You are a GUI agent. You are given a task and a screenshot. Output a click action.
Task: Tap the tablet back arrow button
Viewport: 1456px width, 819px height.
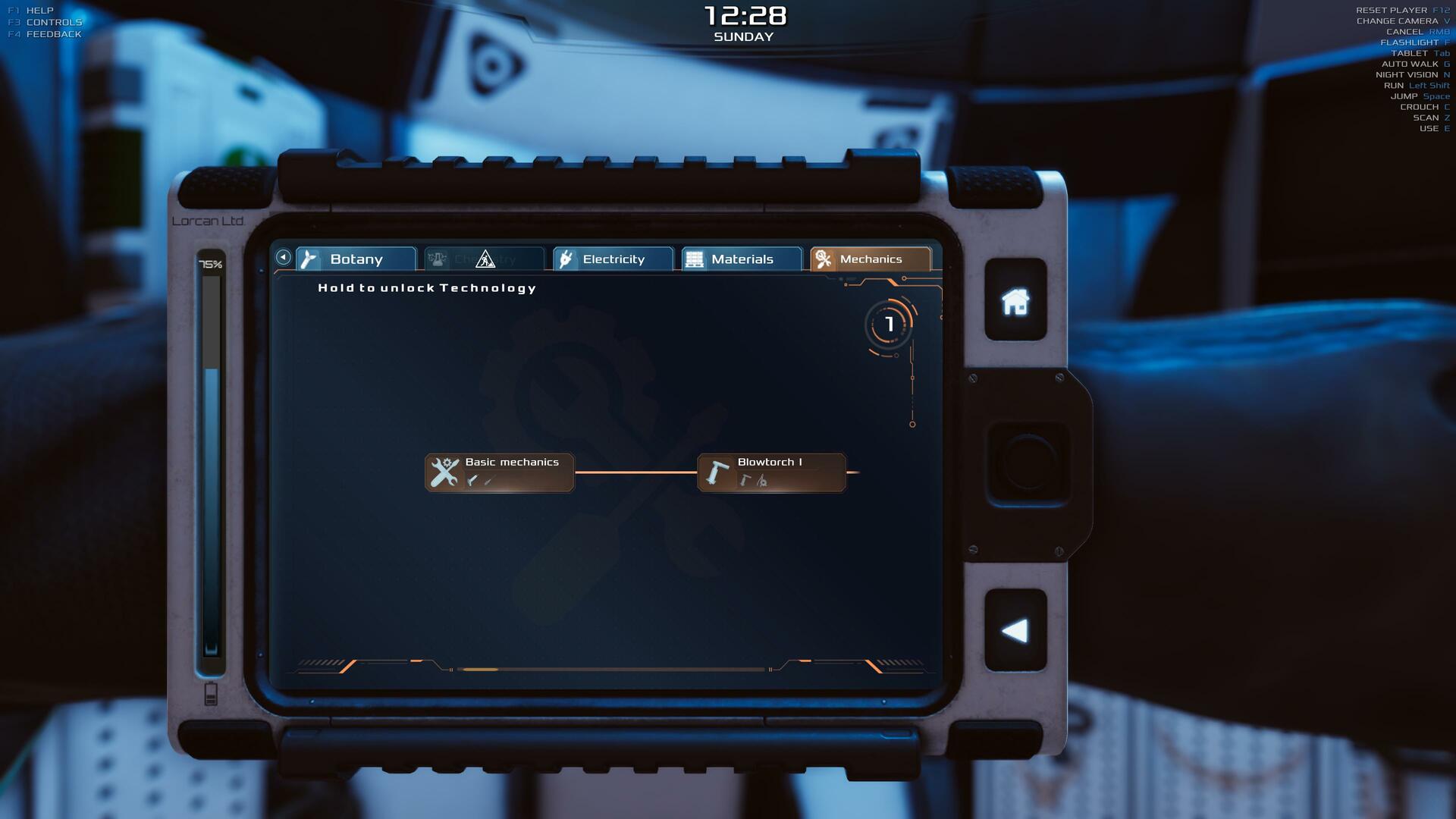1015,631
